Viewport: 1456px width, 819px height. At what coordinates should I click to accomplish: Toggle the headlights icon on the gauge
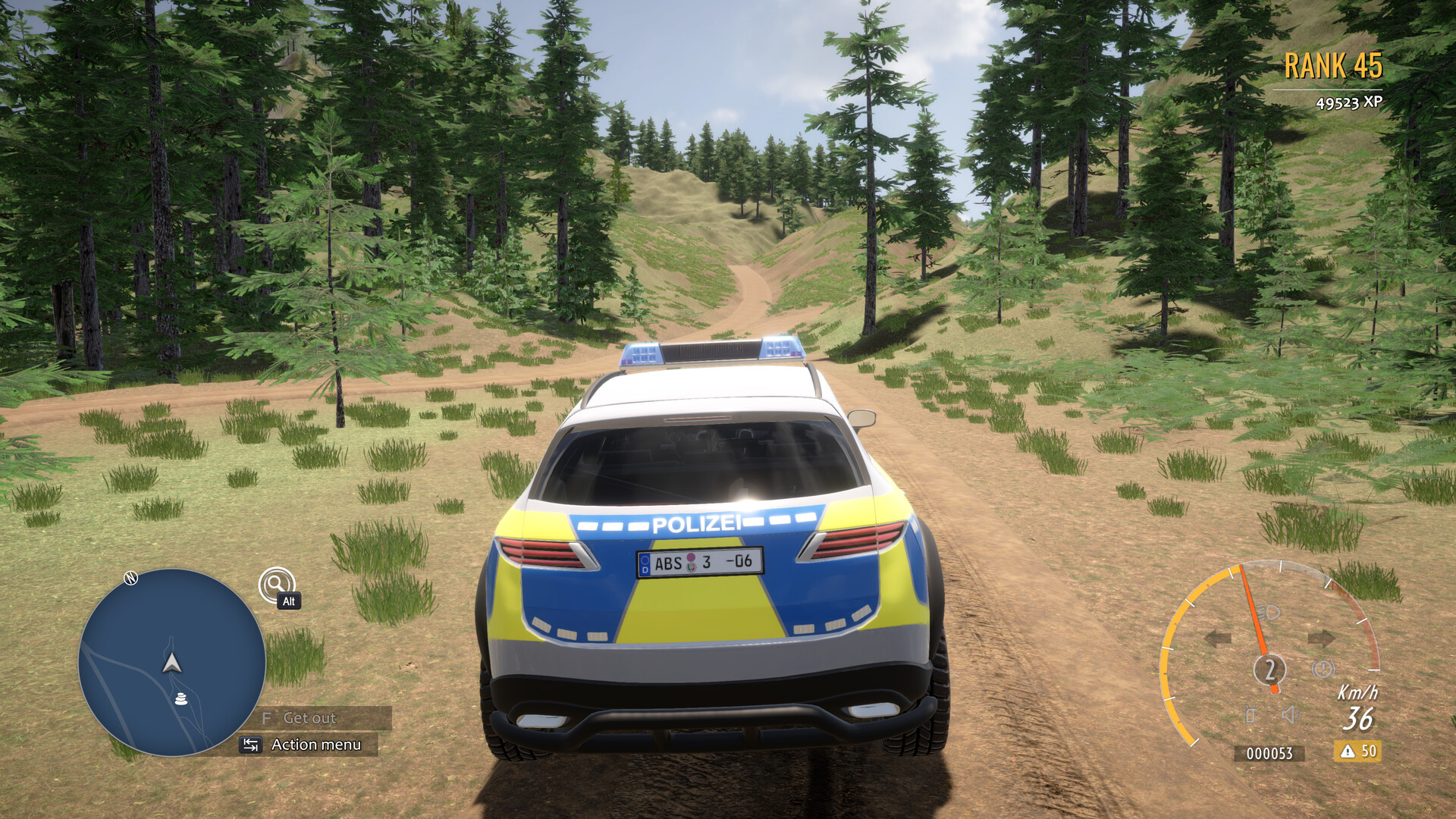coord(1269,612)
